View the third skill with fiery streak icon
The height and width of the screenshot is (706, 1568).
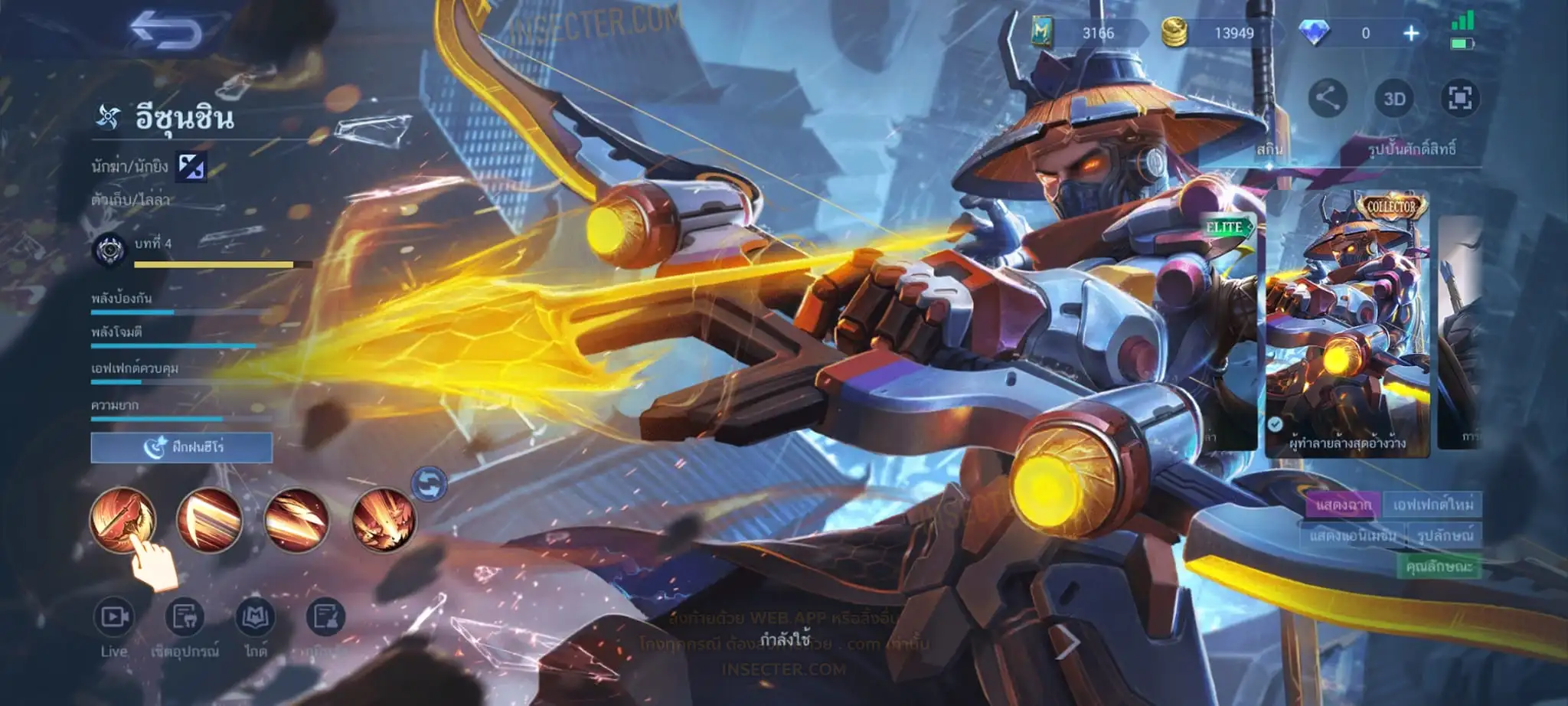pos(297,520)
